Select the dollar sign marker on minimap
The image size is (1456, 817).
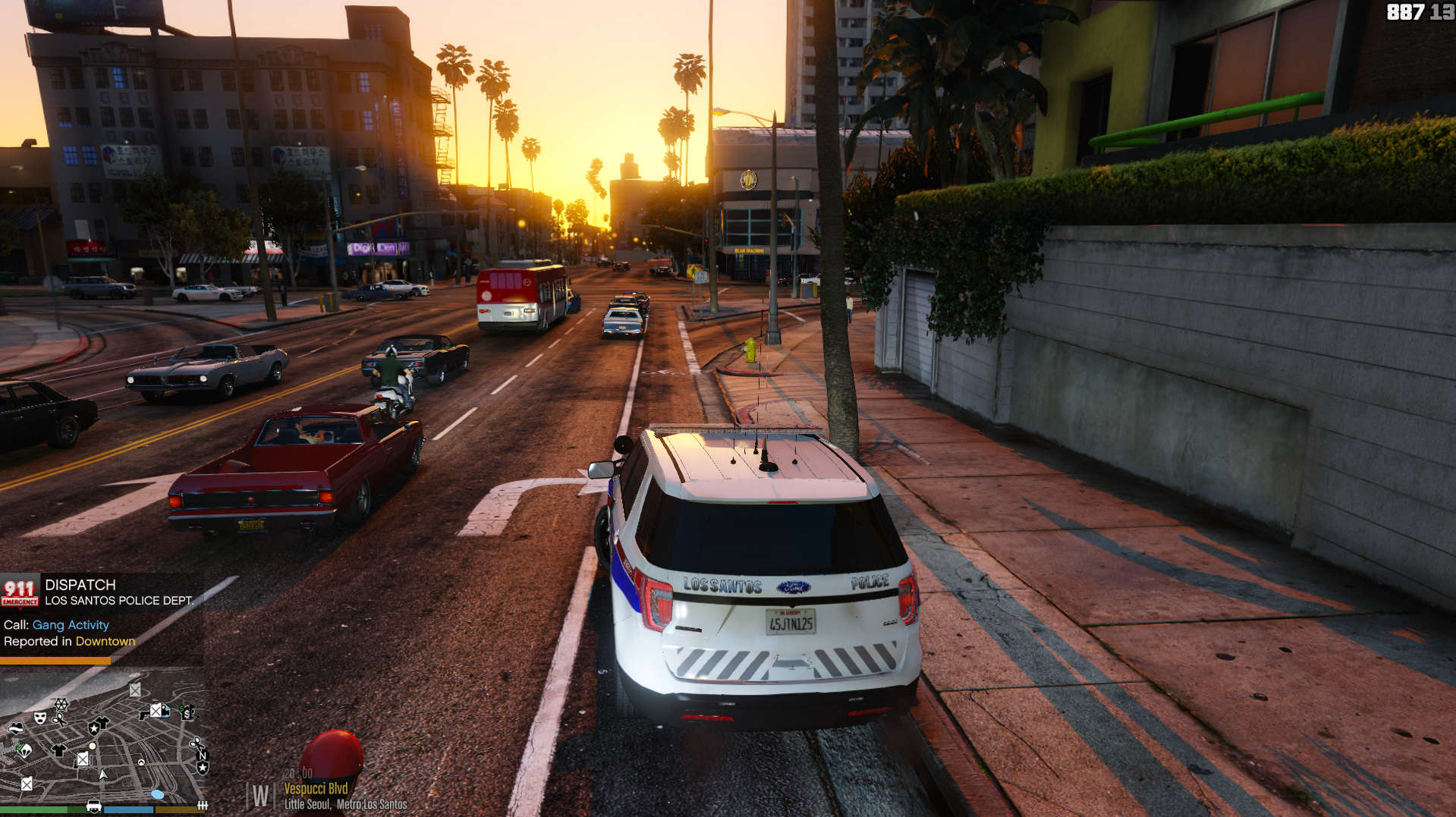click(187, 712)
